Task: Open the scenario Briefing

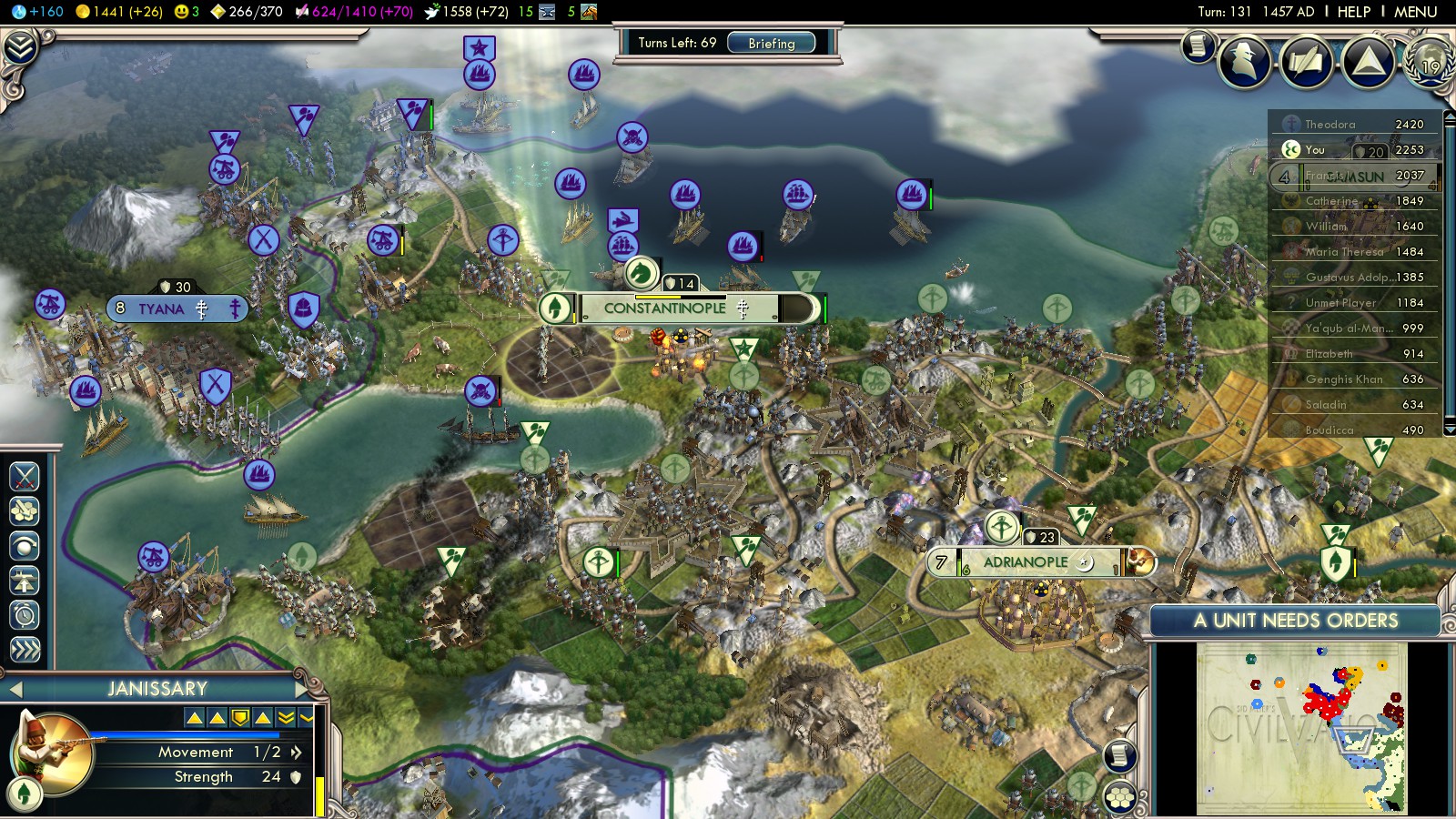Action: point(771,43)
